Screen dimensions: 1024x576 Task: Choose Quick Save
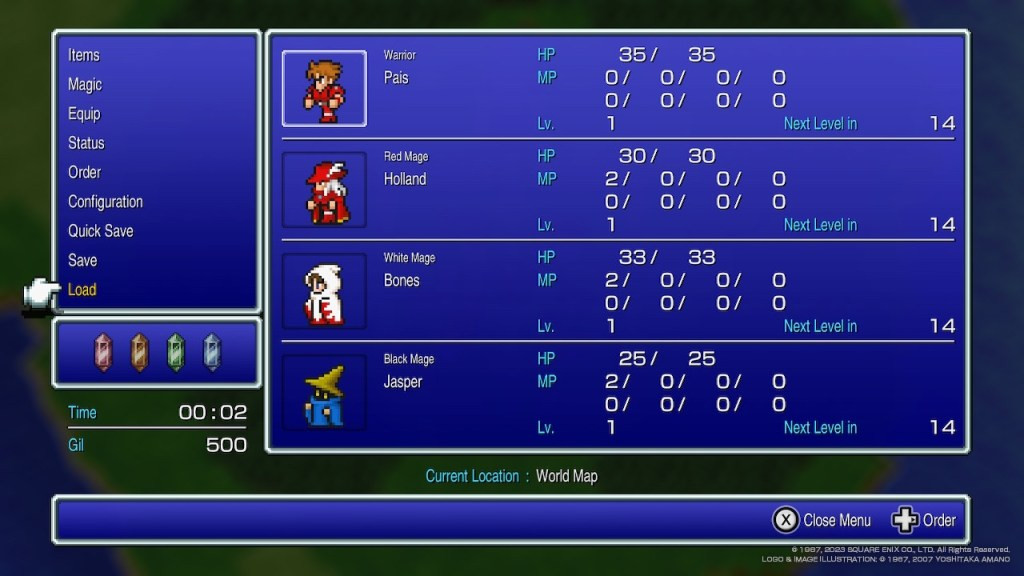(100, 231)
